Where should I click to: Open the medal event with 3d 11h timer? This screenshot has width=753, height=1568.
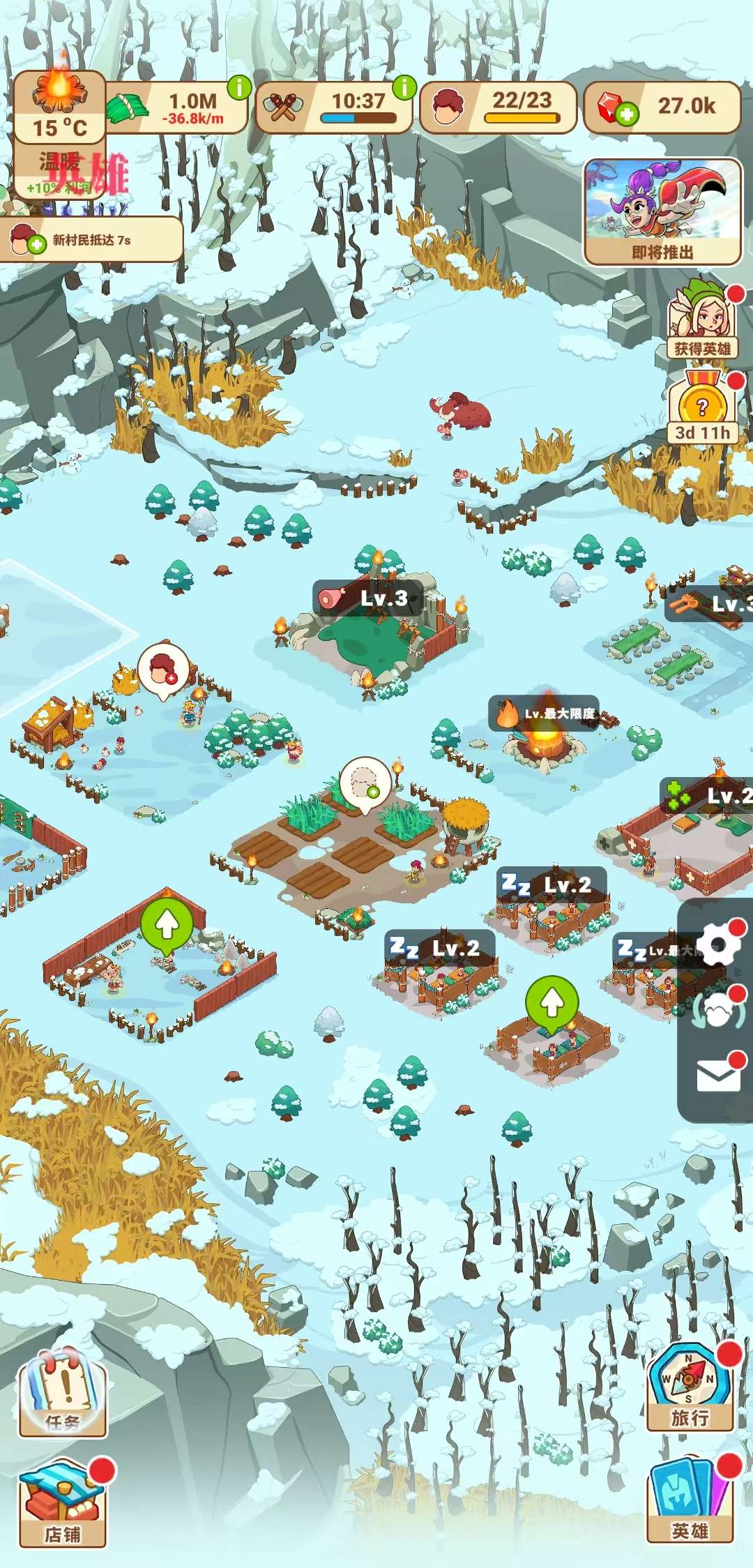[702, 408]
